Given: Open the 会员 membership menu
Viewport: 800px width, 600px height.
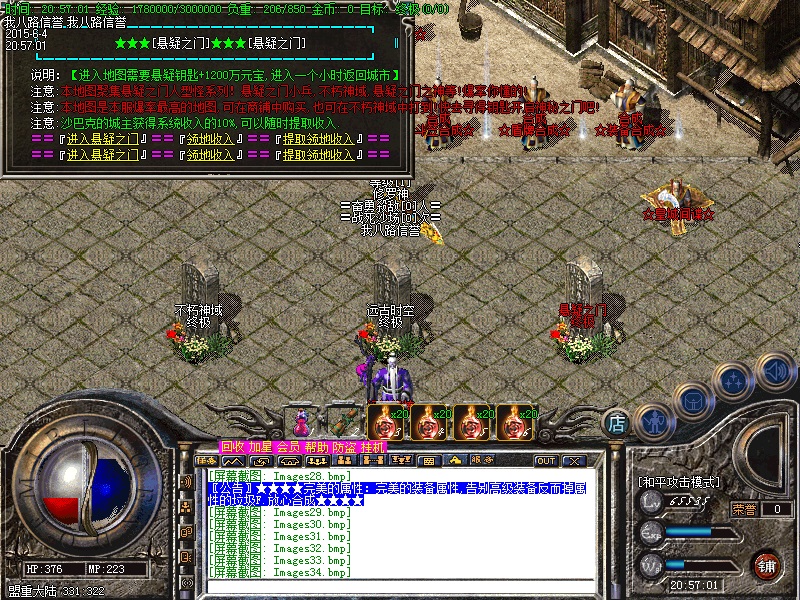Looking at the screenshot, I should point(288,446).
